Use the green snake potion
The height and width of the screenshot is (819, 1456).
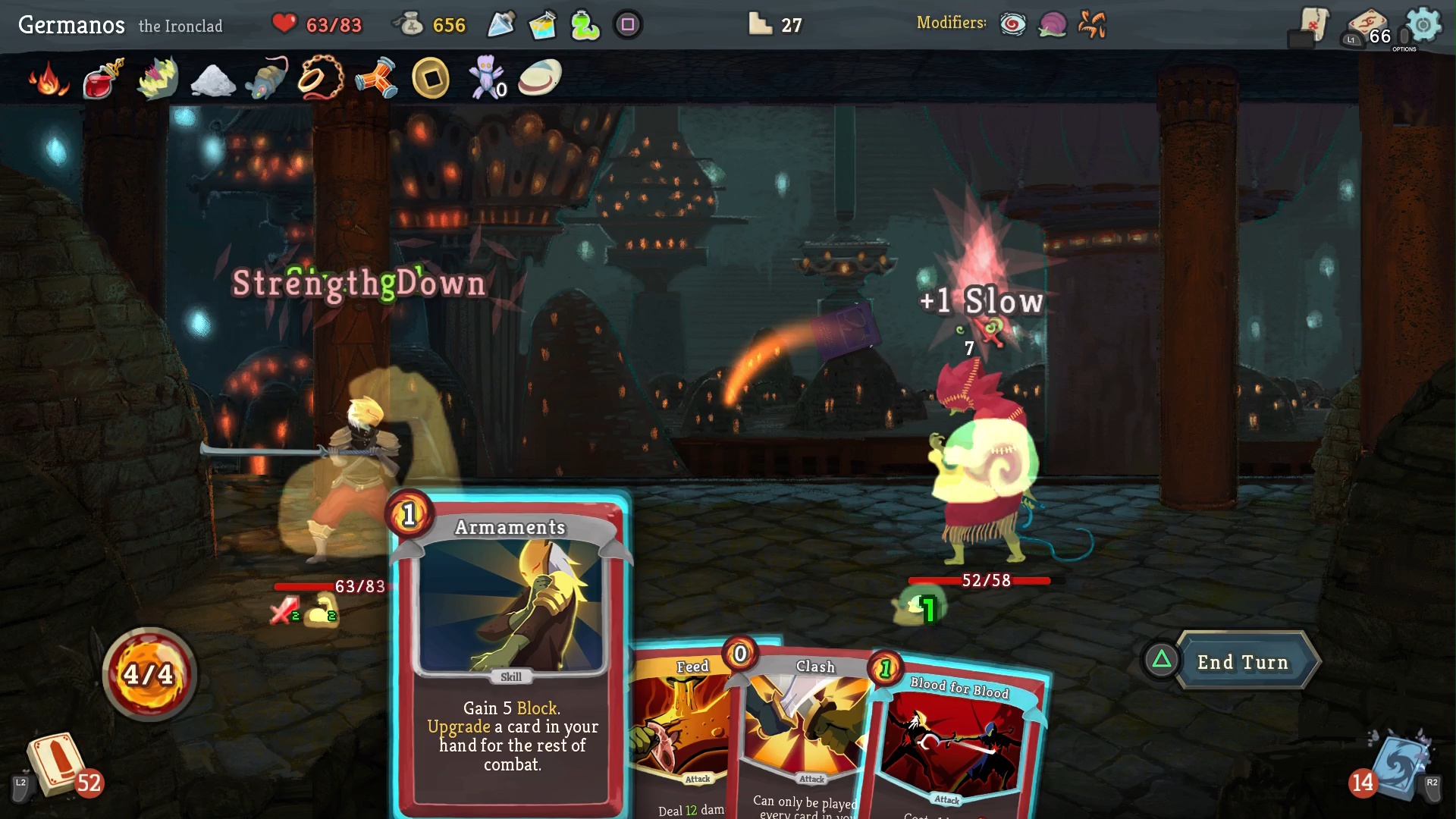[585, 25]
